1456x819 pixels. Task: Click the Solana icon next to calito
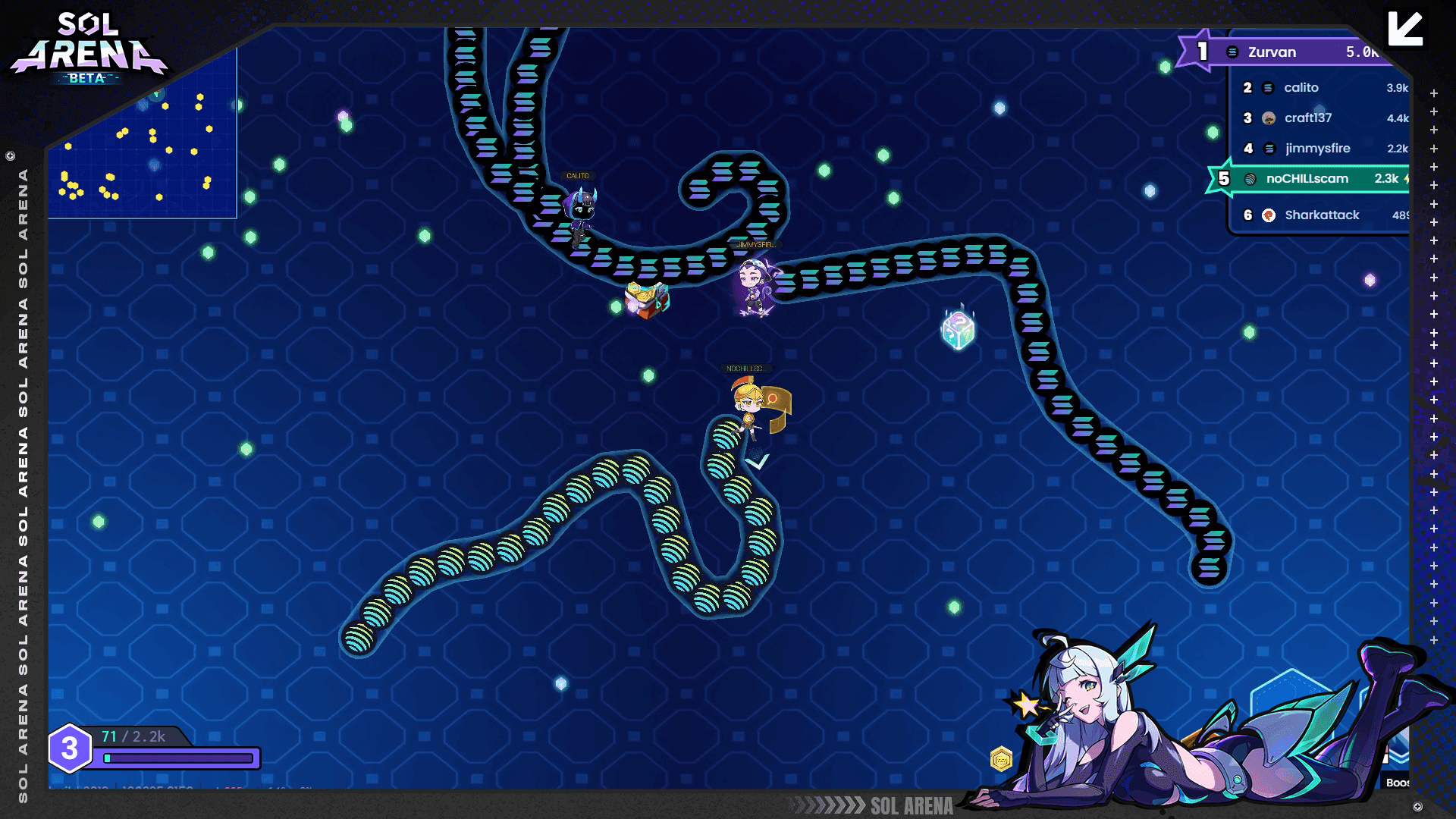click(1267, 88)
